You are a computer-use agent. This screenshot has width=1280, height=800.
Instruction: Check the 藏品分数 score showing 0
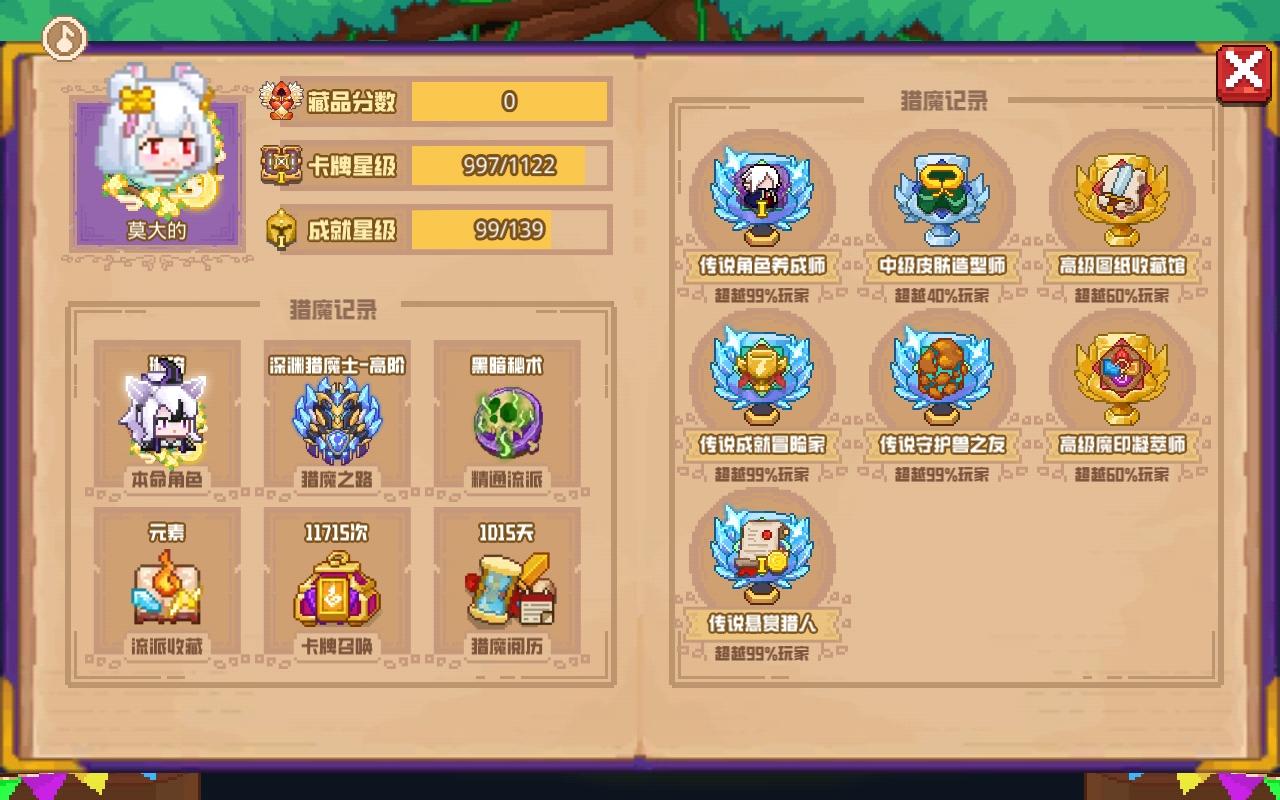[x=511, y=101]
